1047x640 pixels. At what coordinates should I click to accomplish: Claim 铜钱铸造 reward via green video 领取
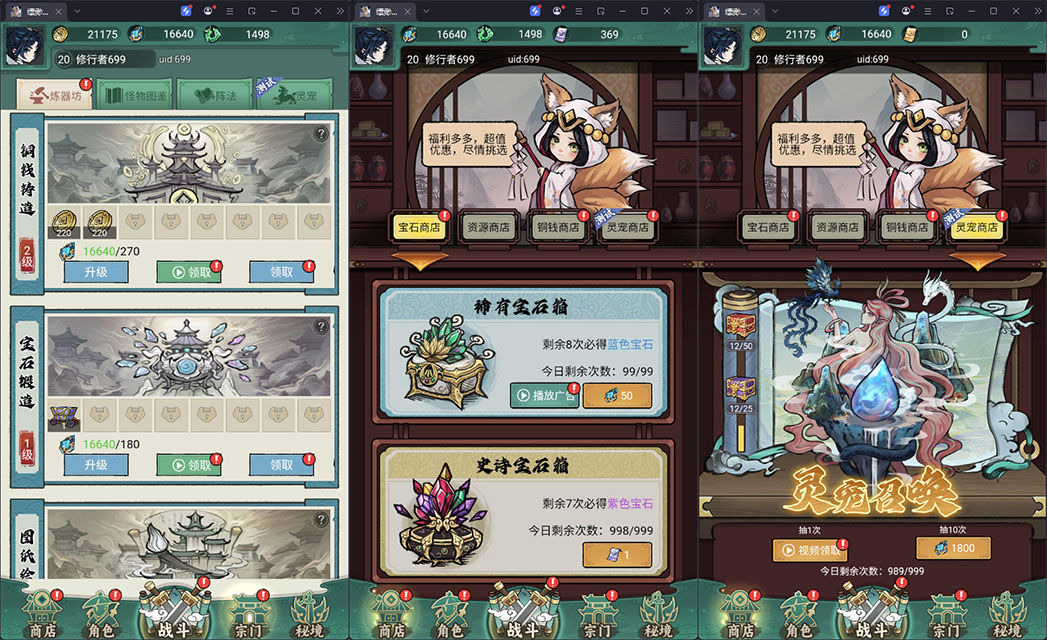tap(189, 272)
